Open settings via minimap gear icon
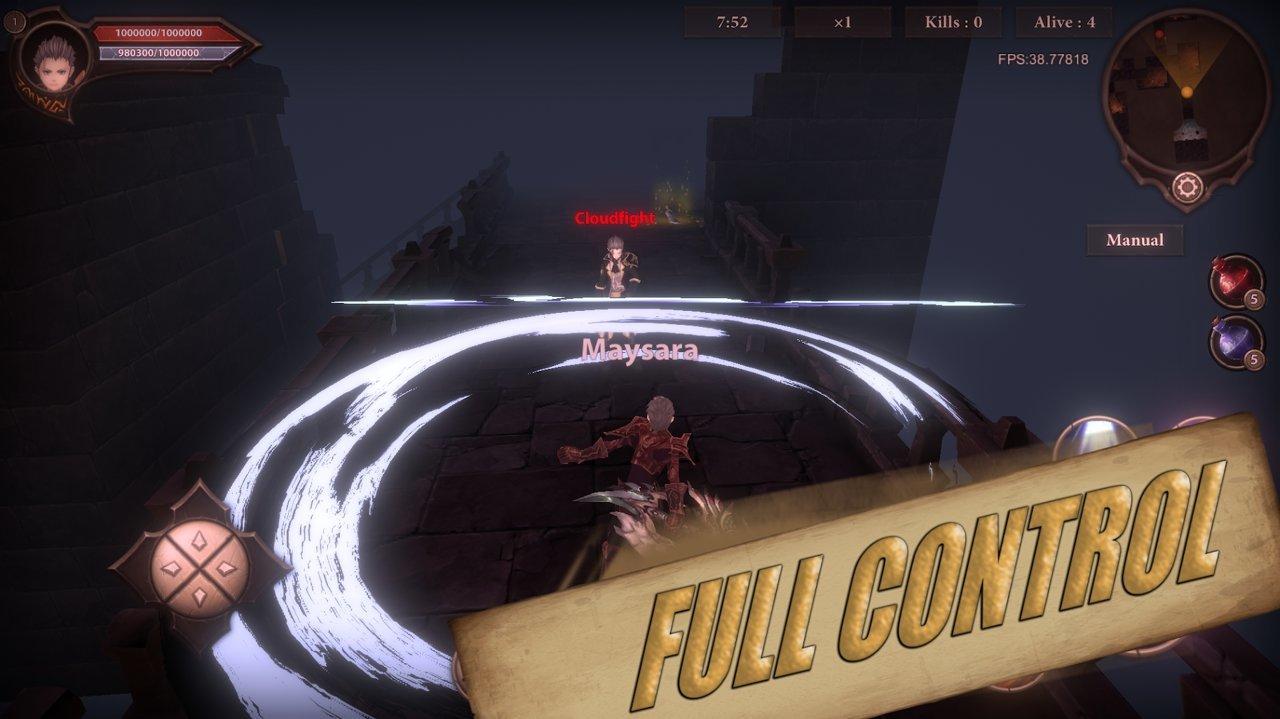The image size is (1280, 719). (x=1187, y=187)
